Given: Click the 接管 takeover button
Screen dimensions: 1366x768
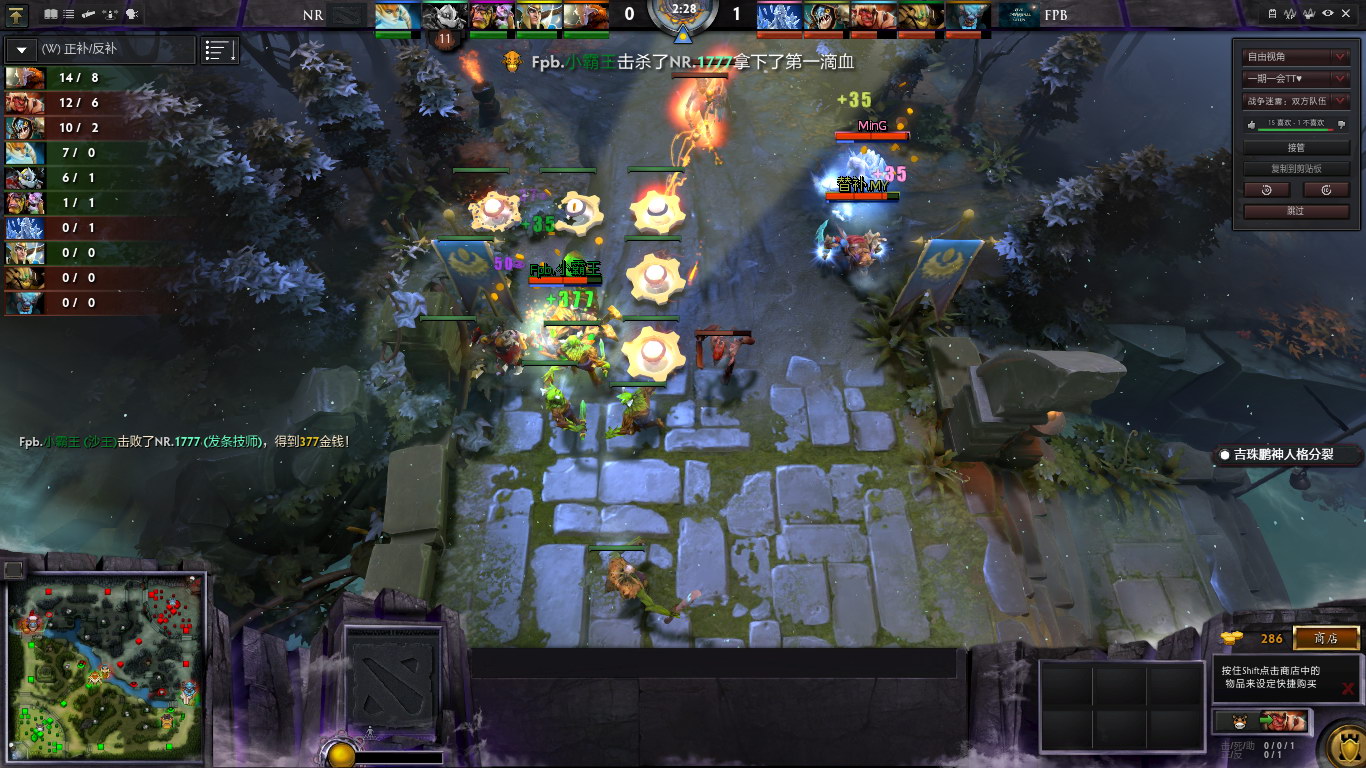Looking at the screenshot, I should tap(1296, 147).
